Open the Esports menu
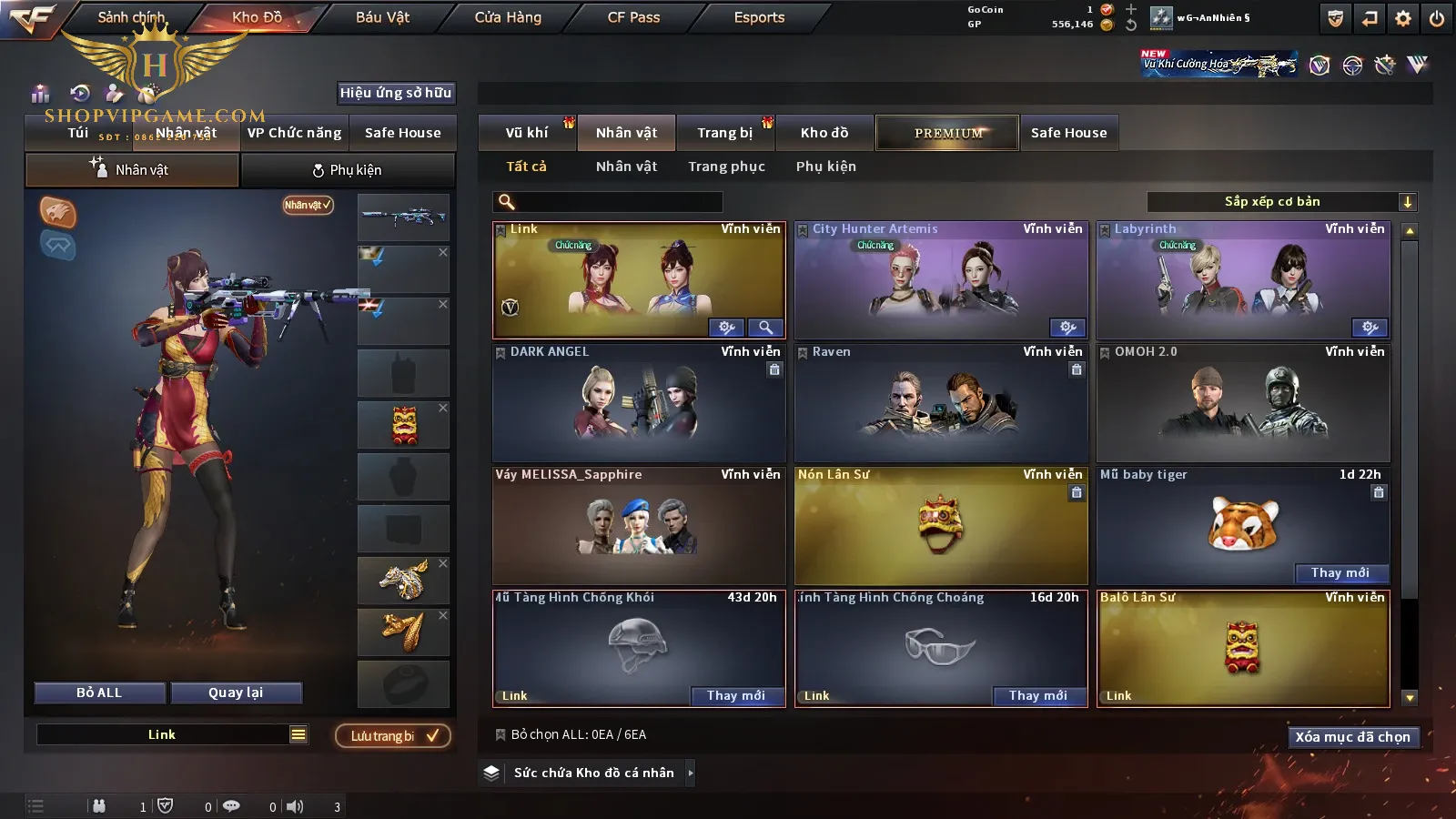 (x=759, y=17)
